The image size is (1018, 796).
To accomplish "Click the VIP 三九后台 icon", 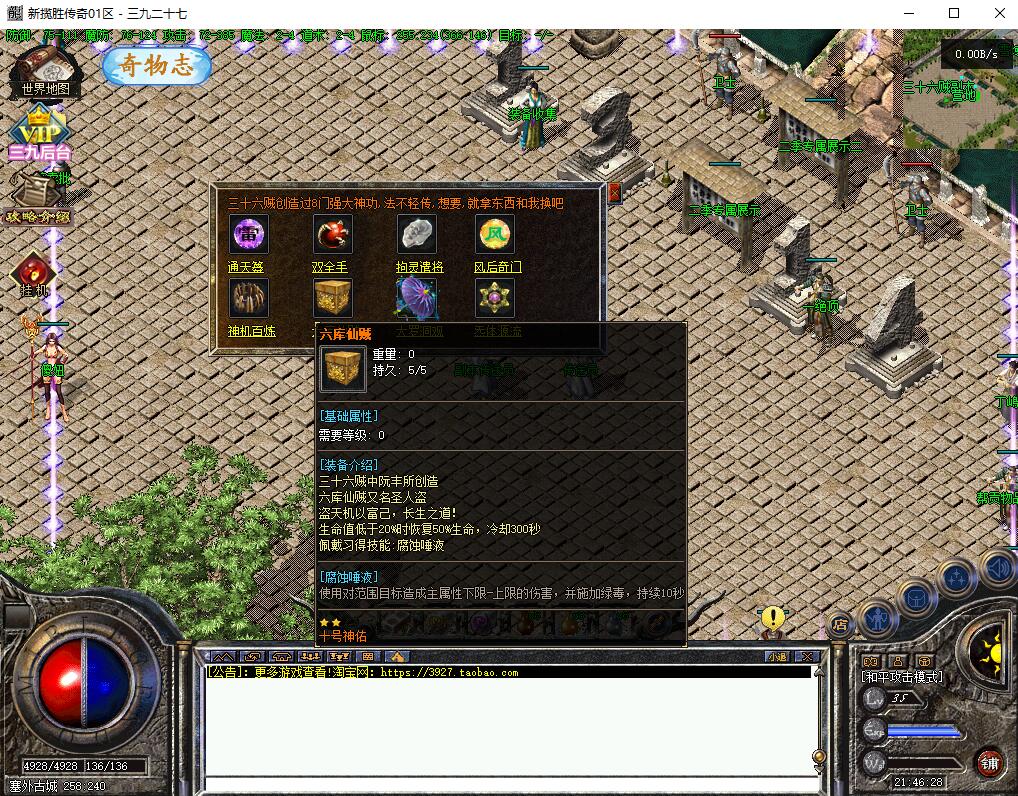I will [40, 135].
